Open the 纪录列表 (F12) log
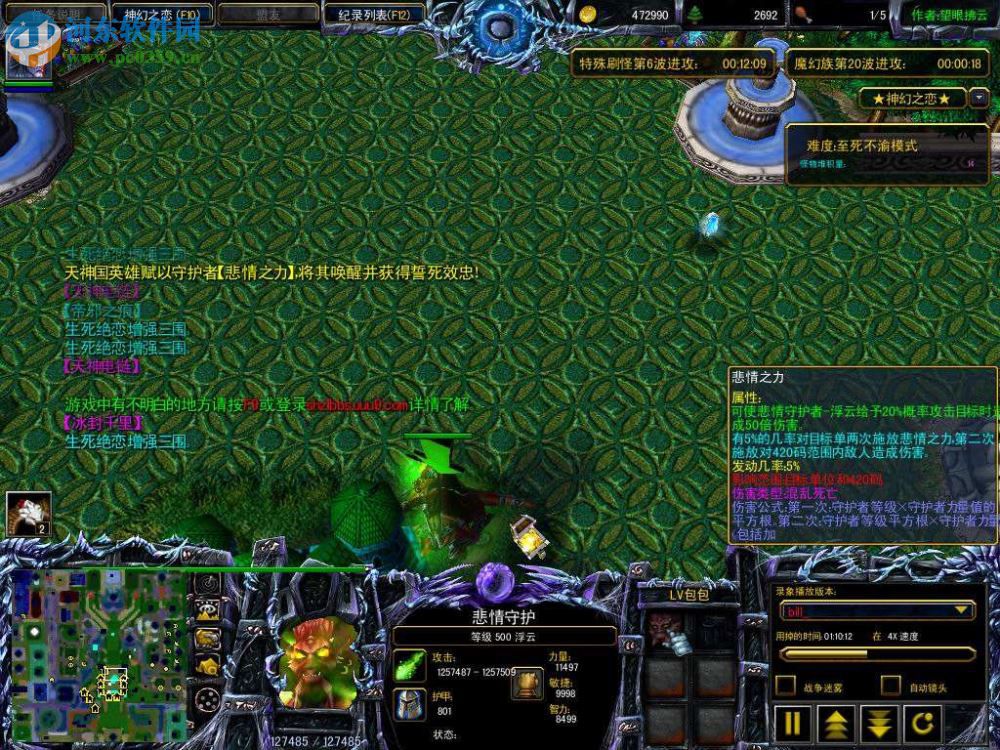The width and height of the screenshot is (1000, 750). tap(373, 15)
